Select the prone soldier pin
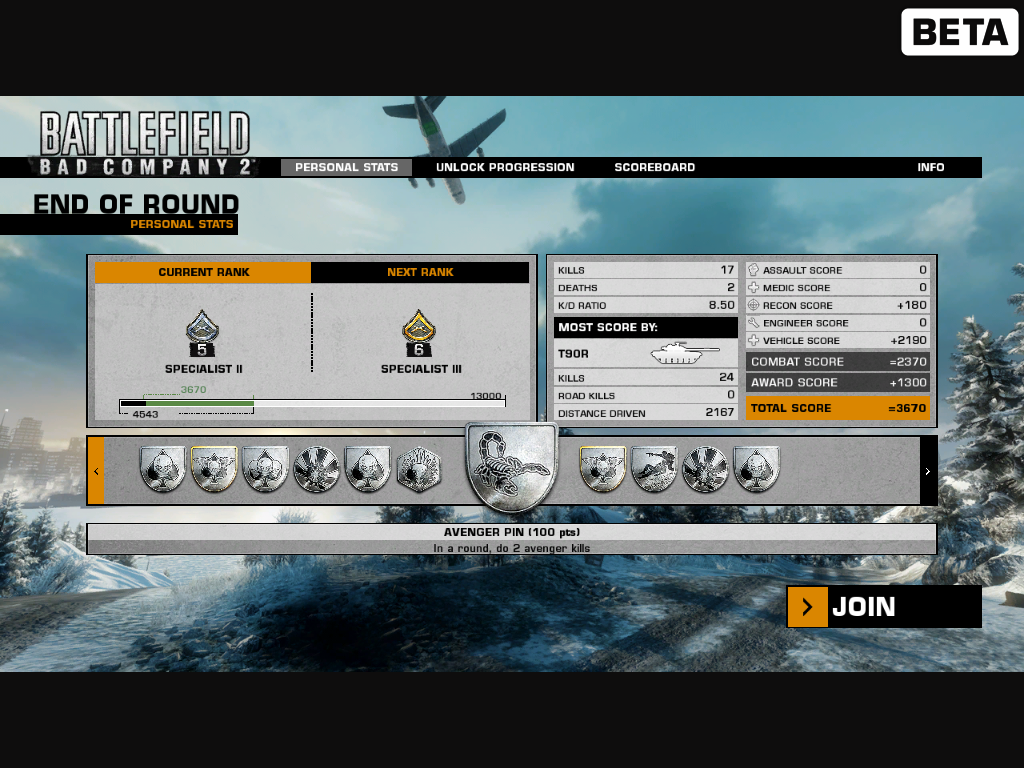Viewport: 1024px width, 768px height. click(x=654, y=470)
